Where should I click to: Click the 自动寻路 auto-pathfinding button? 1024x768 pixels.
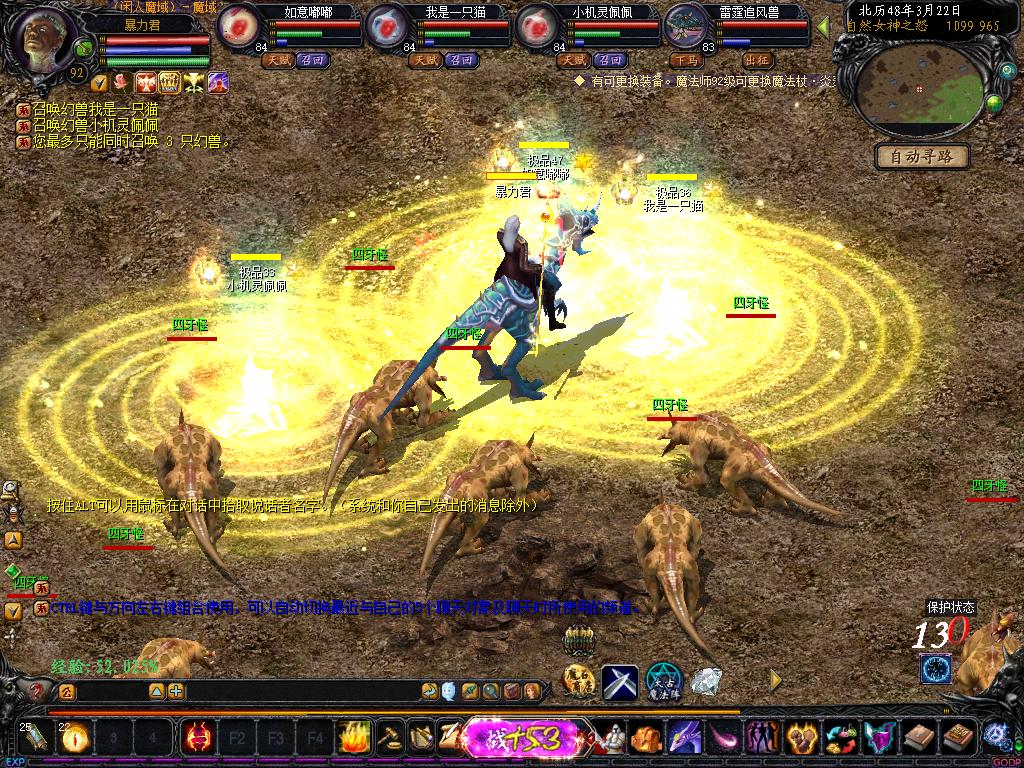(x=922, y=157)
